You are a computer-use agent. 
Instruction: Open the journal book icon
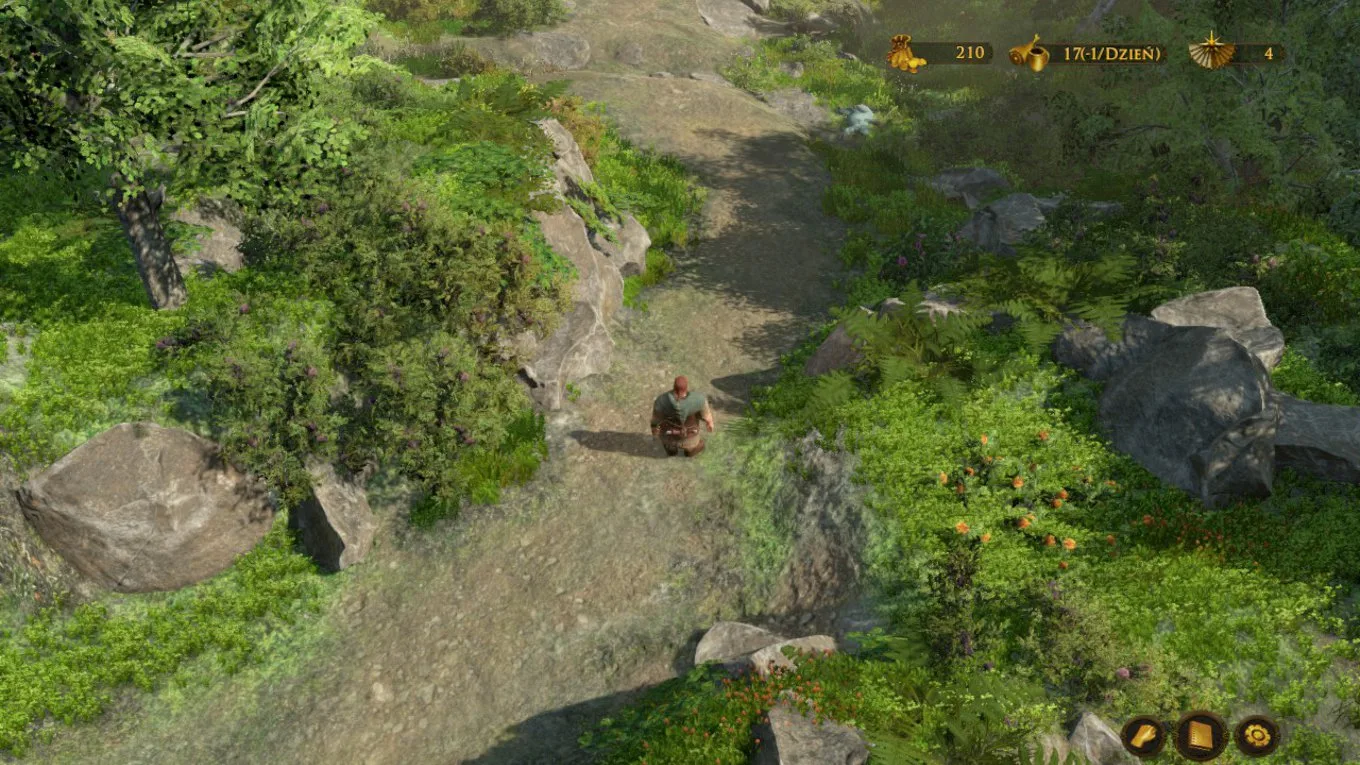coord(1200,736)
